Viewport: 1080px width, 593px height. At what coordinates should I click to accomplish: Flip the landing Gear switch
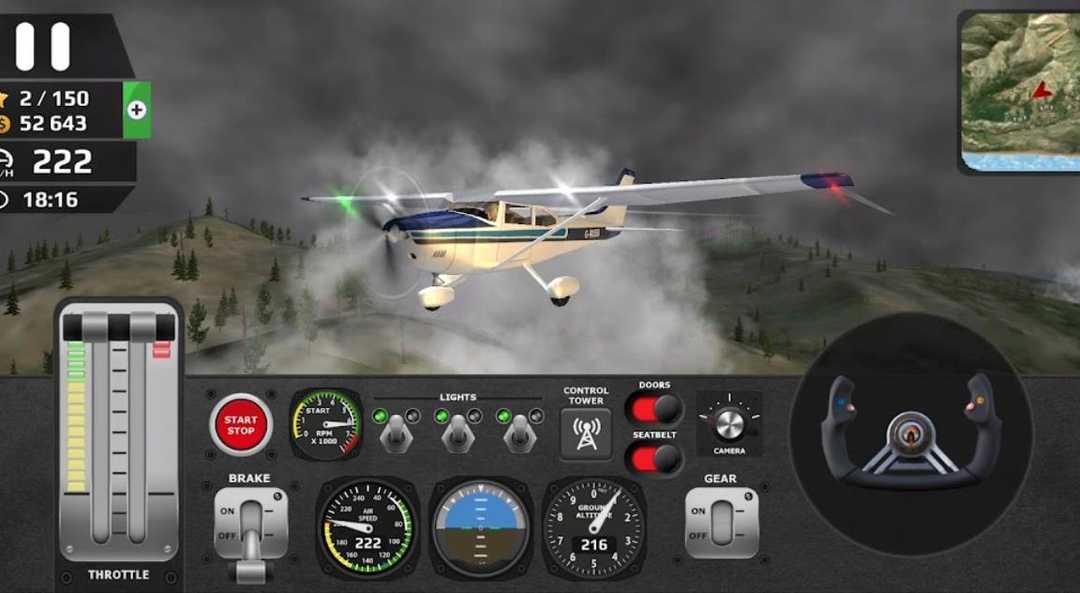tap(720, 522)
